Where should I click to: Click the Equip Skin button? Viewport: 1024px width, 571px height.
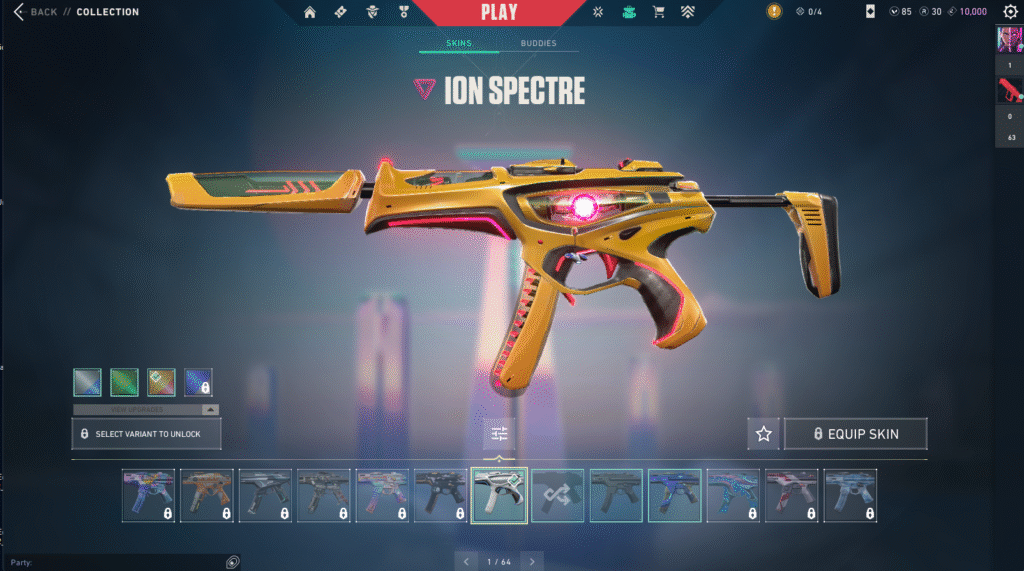pos(855,434)
